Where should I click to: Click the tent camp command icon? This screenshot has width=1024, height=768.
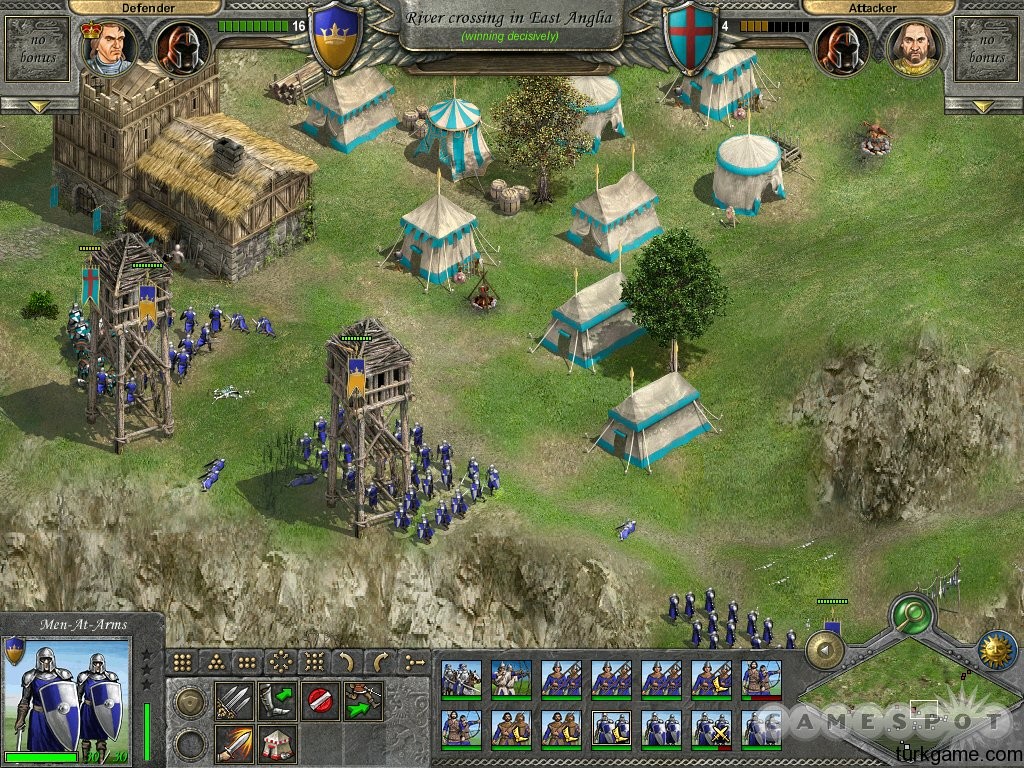click(x=275, y=744)
